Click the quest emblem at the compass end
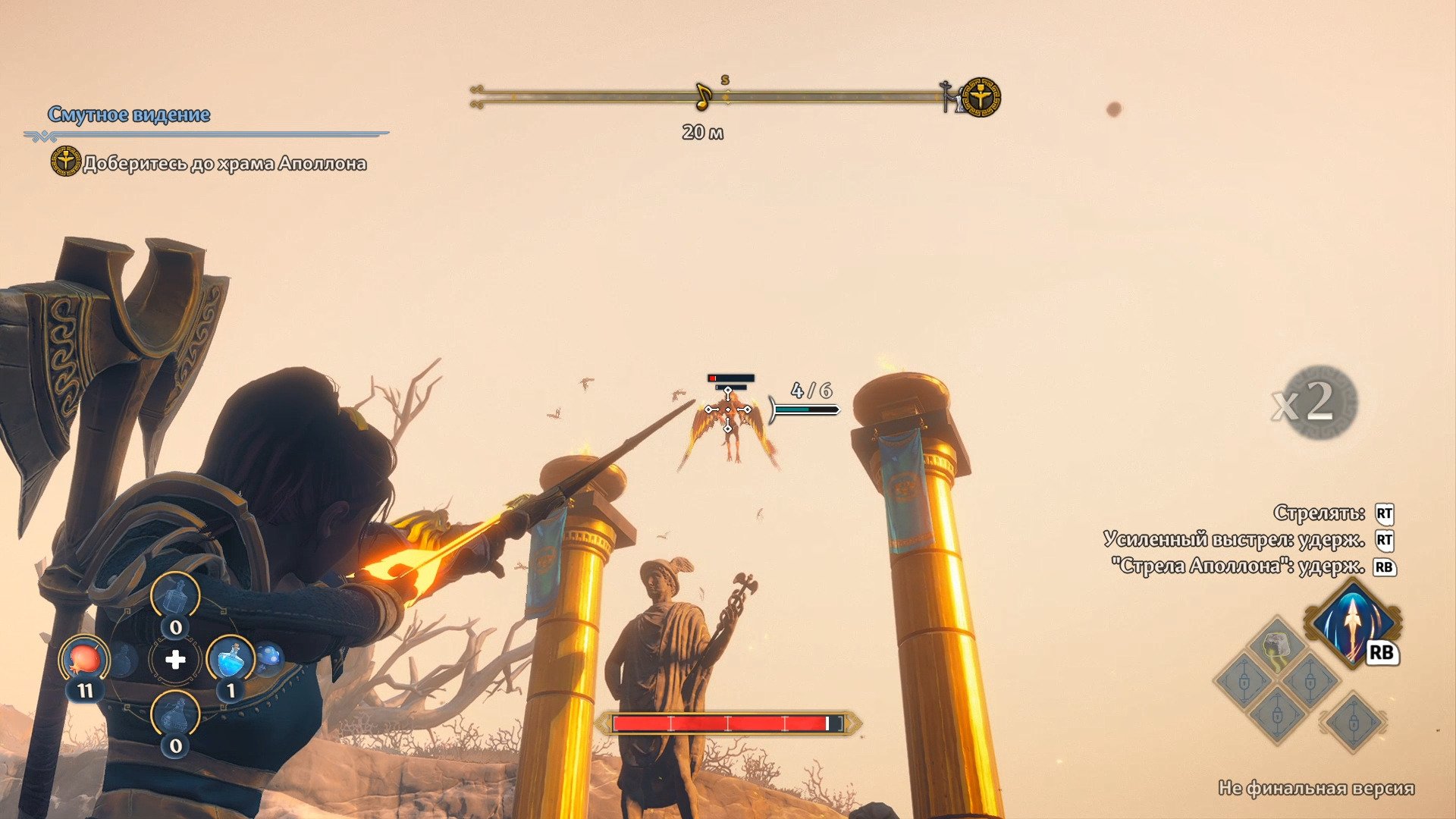1456x819 pixels. coord(981,97)
